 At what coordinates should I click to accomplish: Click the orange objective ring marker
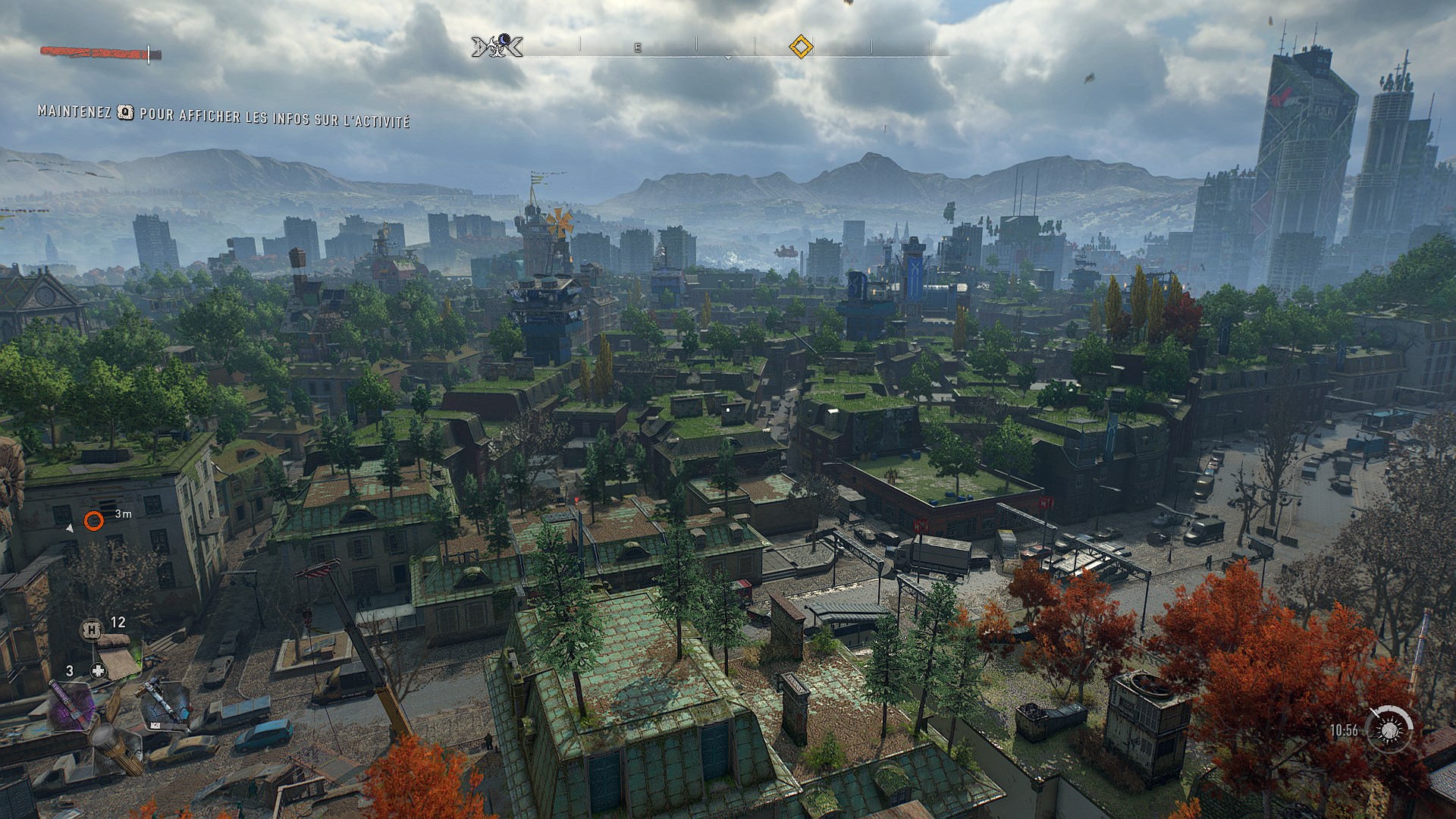96,522
